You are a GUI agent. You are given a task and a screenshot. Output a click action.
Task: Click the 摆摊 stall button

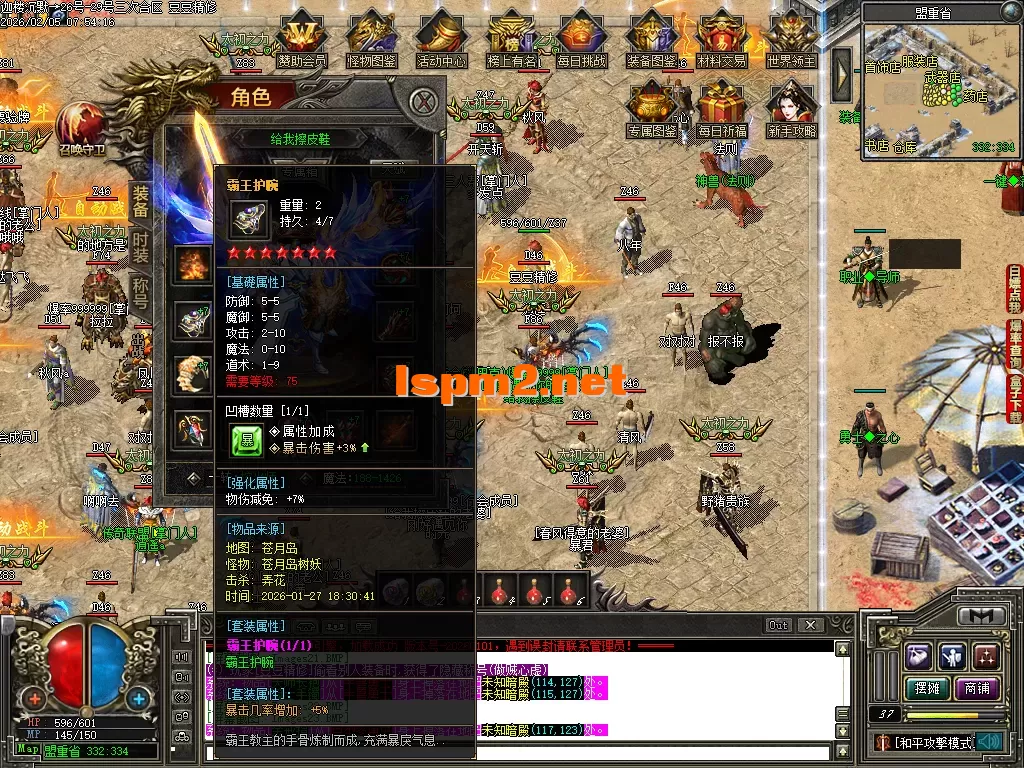(925, 688)
